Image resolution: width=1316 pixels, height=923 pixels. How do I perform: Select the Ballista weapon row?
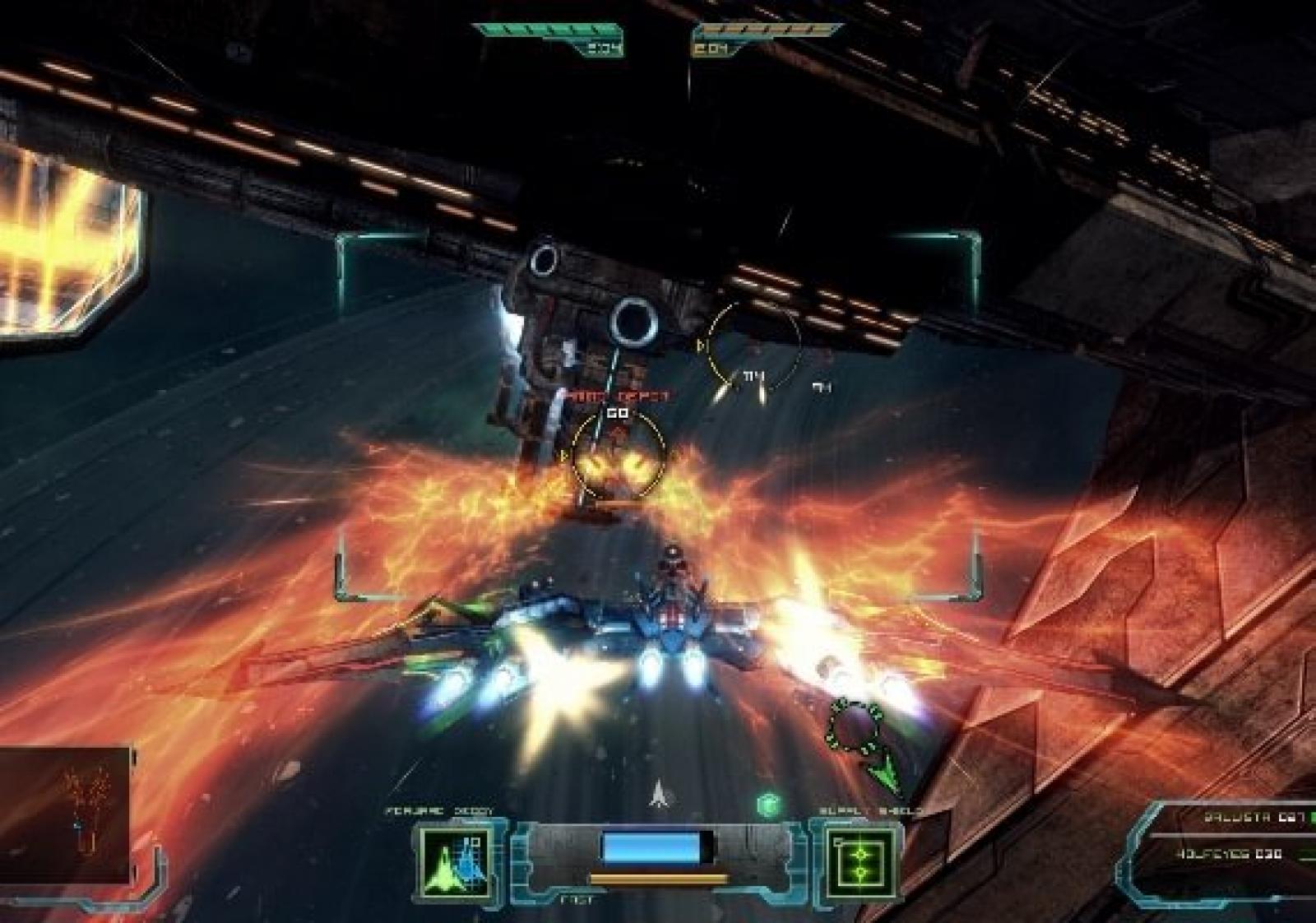click(1244, 817)
